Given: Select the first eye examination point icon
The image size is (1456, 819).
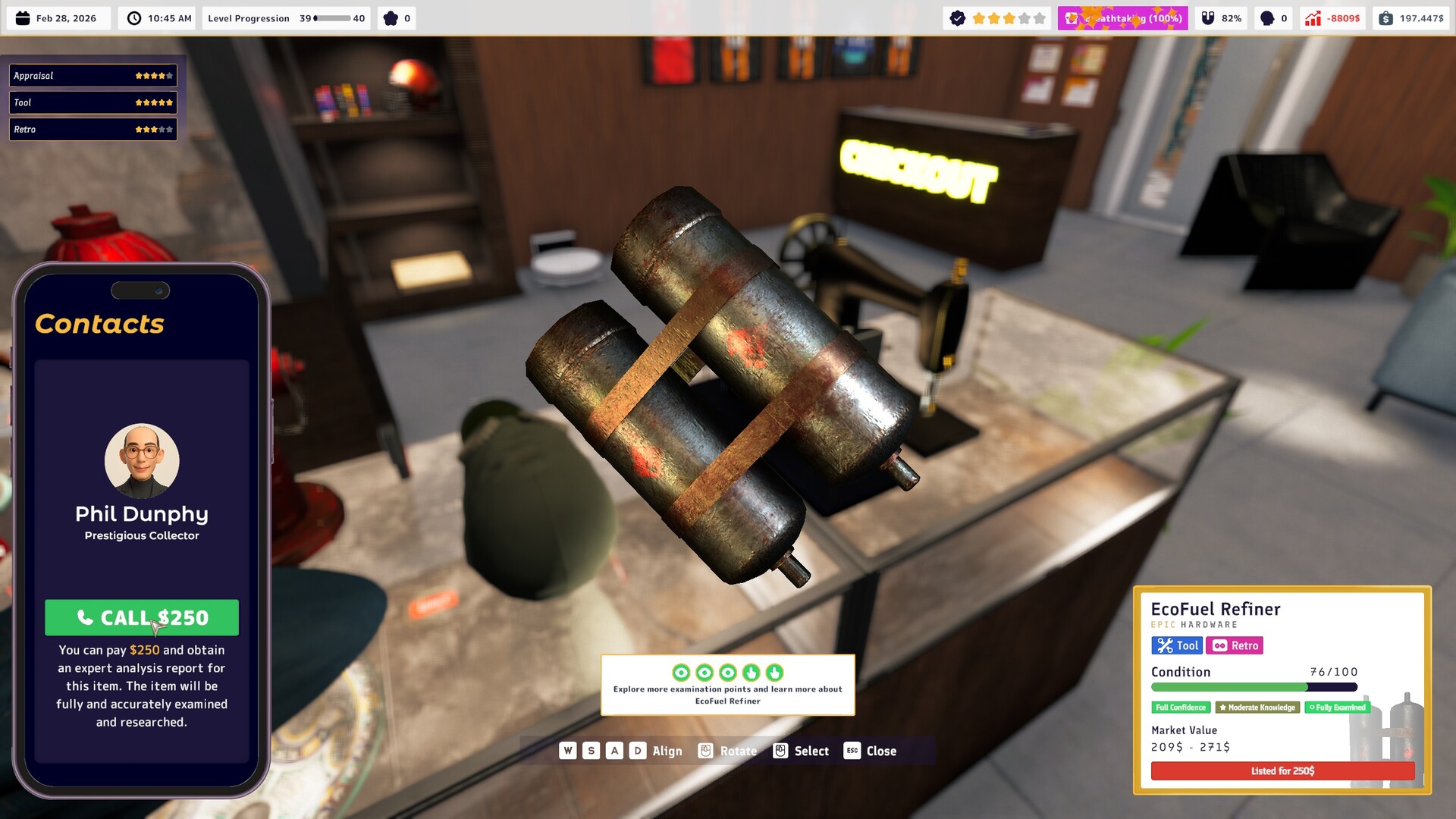Looking at the screenshot, I should point(680,673).
